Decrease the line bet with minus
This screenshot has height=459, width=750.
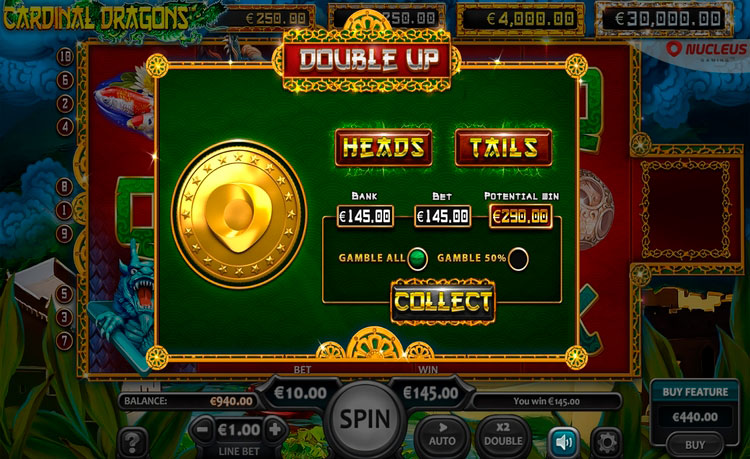pyautogui.click(x=201, y=431)
